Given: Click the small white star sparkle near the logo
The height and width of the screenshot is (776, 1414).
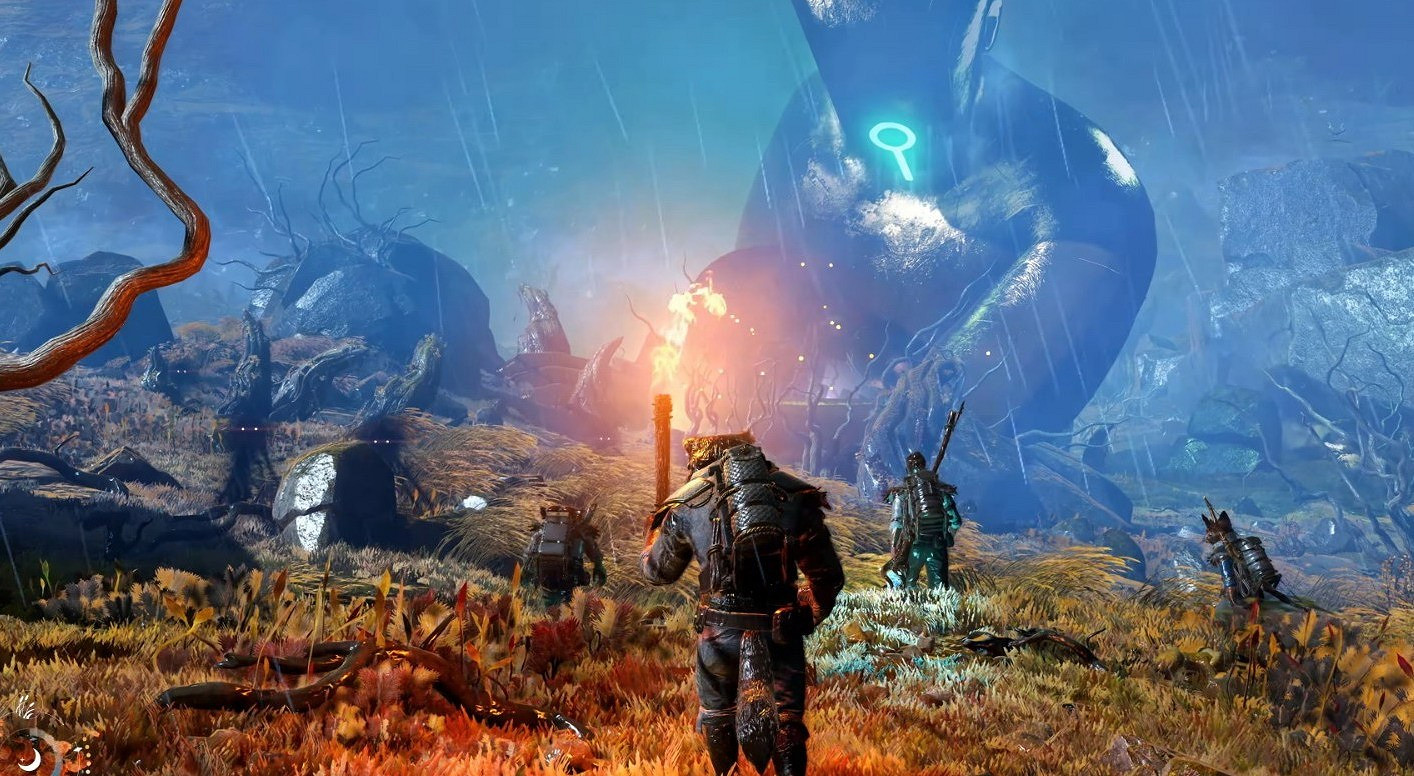Looking at the screenshot, I should click(x=78, y=748).
